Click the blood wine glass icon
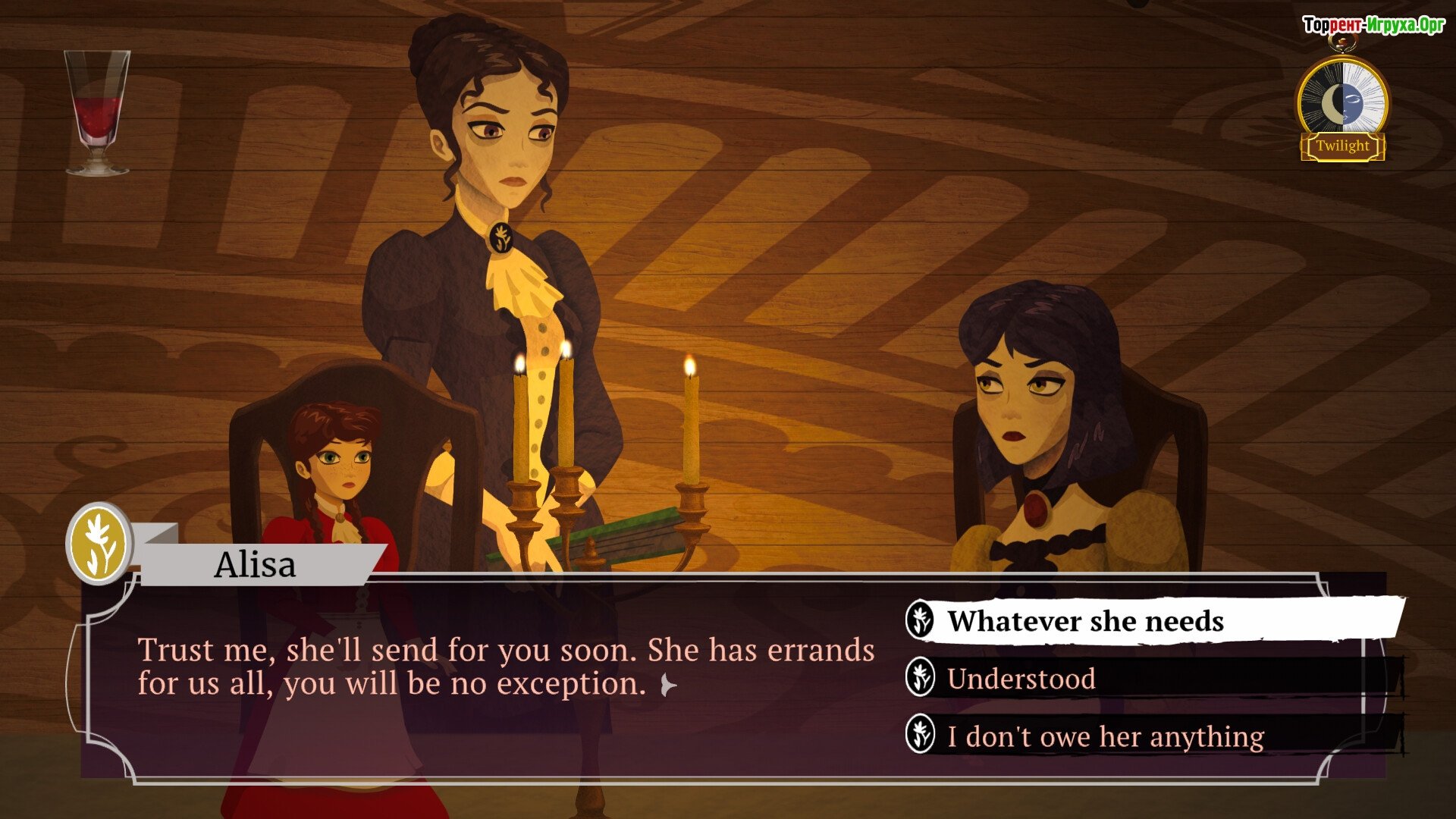1456x819 pixels. pyautogui.click(x=97, y=111)
